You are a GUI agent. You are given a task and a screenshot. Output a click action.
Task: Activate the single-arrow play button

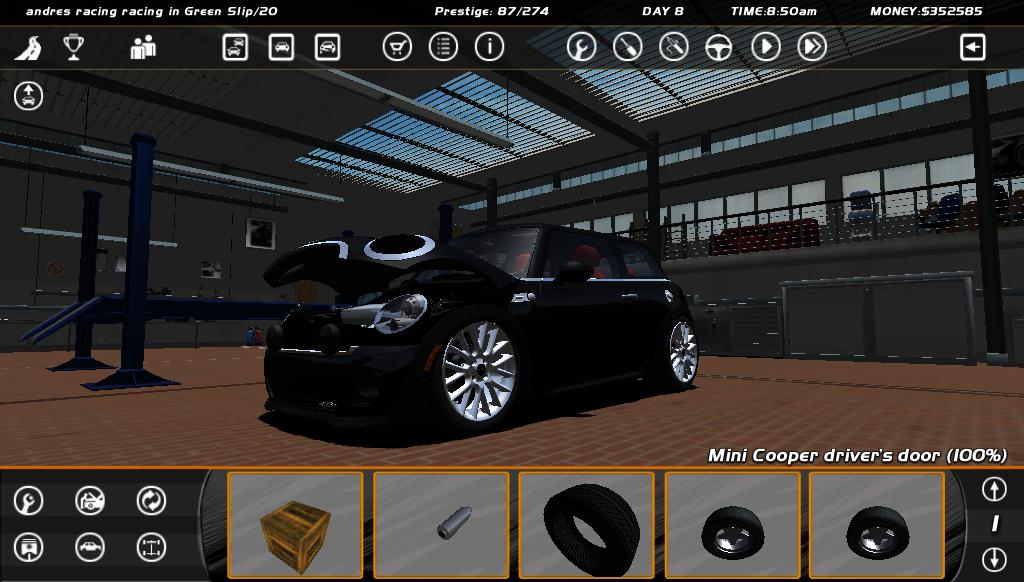(765, 47)
